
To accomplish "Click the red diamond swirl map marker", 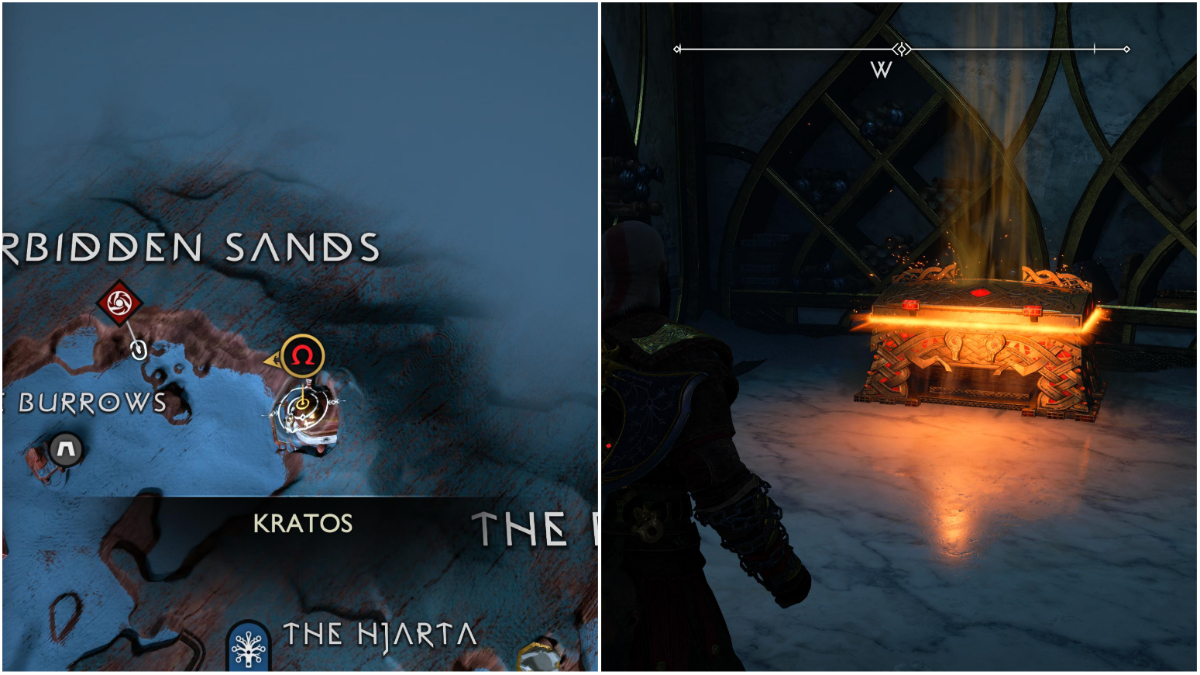I will tap(119, 301).
